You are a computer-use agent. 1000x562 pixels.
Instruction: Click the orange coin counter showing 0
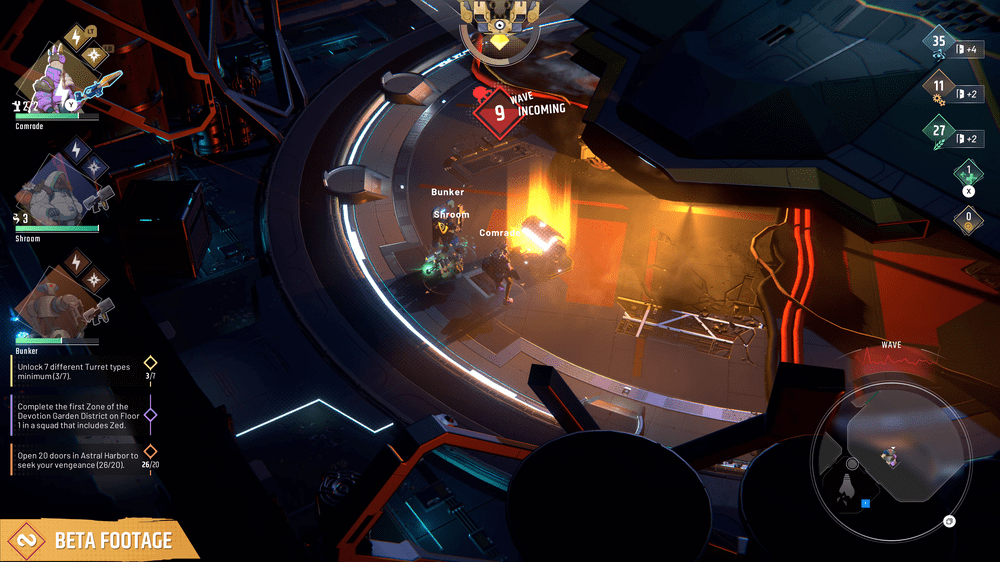click(x=967, y=217)
